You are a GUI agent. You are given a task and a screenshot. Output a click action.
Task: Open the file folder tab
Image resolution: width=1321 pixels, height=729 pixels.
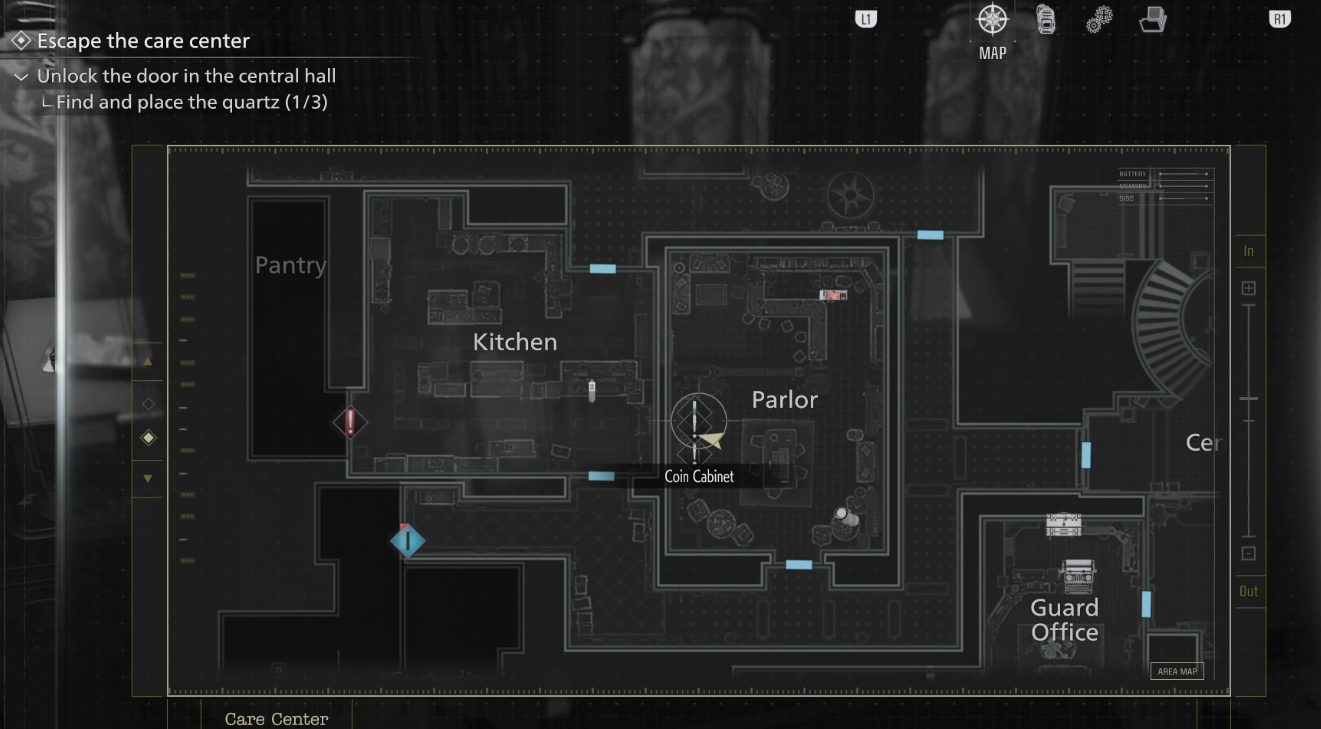point(1153,20)
